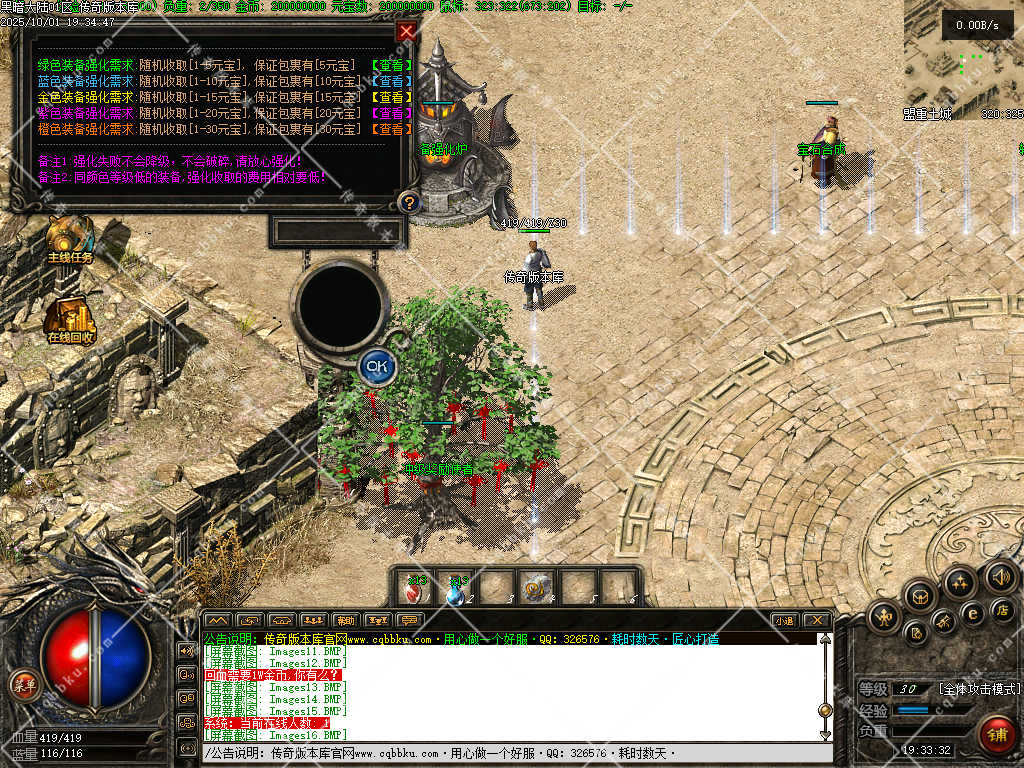
Task: Use the blue mana potion in the hotbar
Action: click(x=456, y=589)
